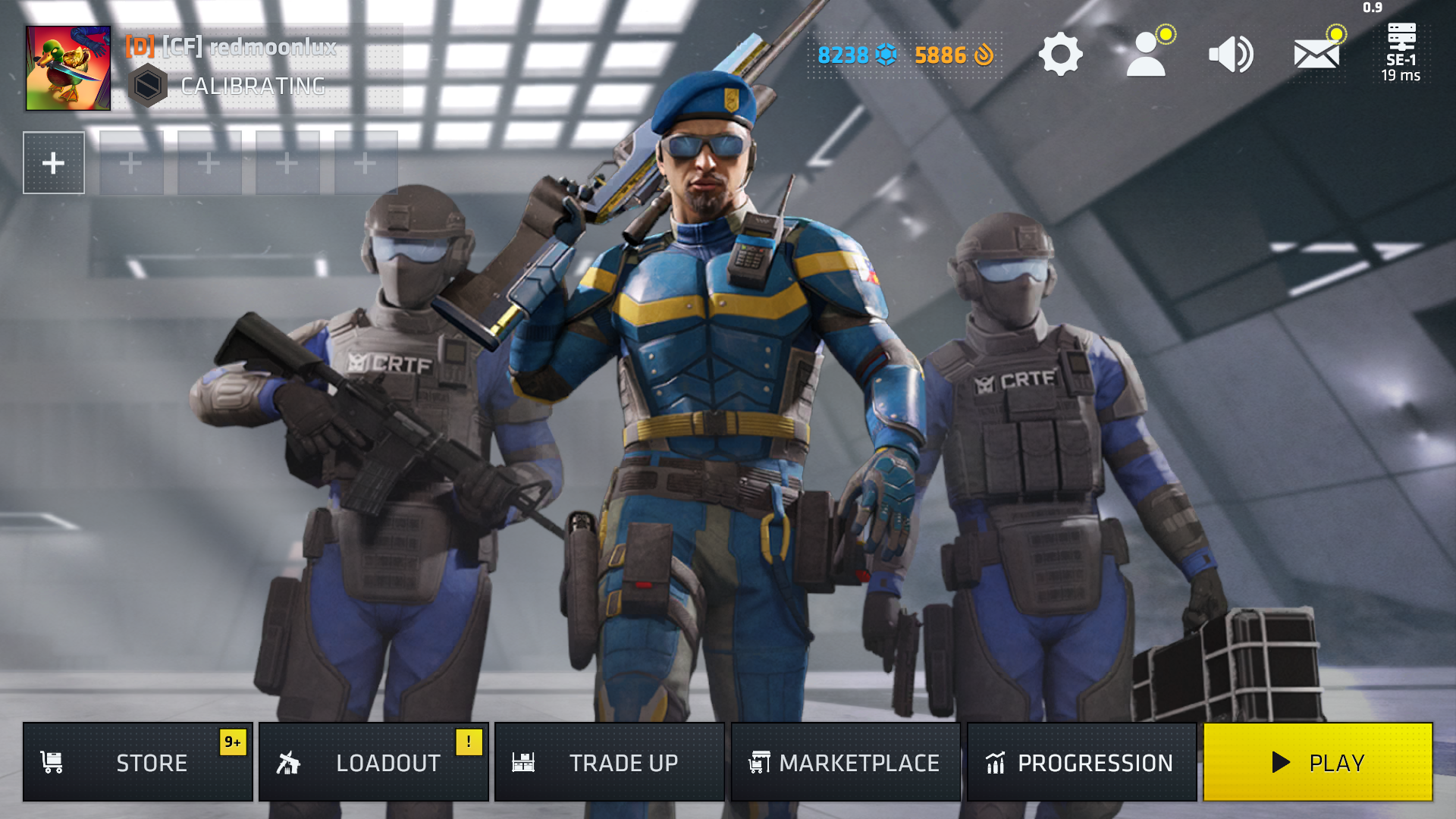The height and width of the screenshot is (819, 1456).
Task: Open the Settings gear icon
Action: (x=1059, y=55)
